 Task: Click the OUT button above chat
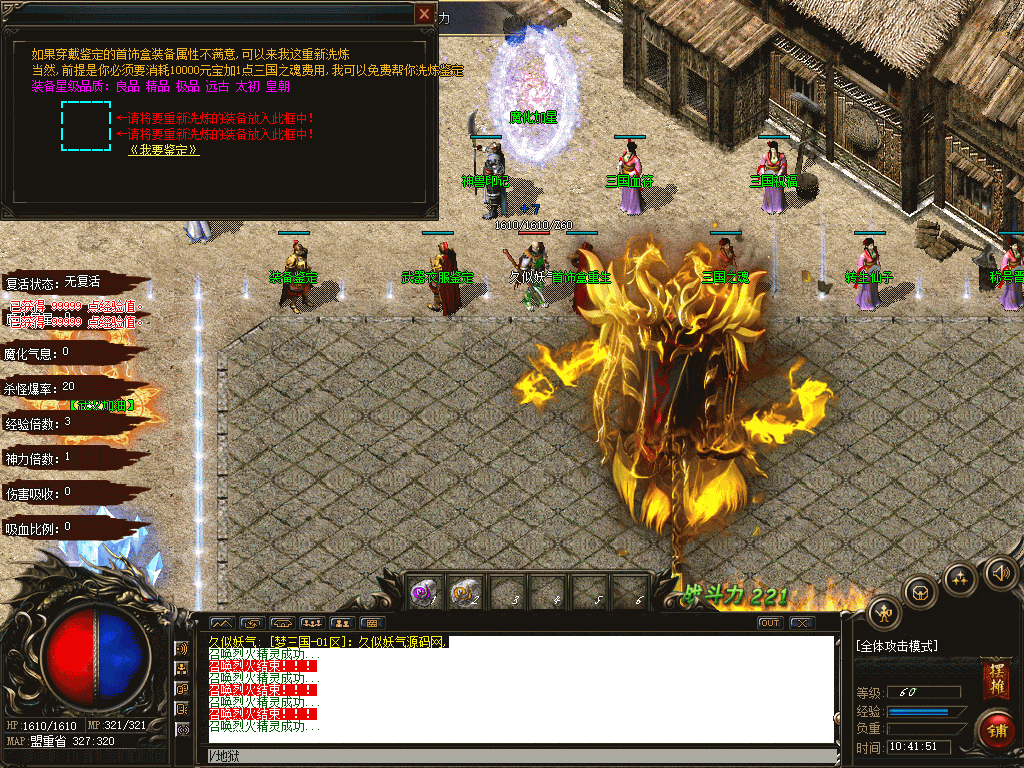[769, 623]
